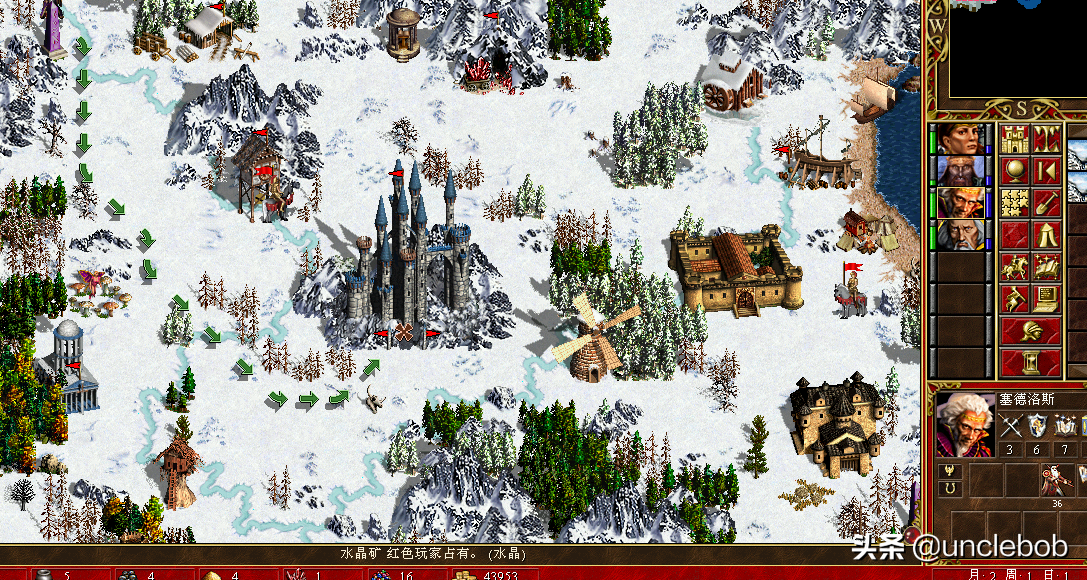
Task: Select the highlighted white-haired hero portrait
Action: (959, 202)
